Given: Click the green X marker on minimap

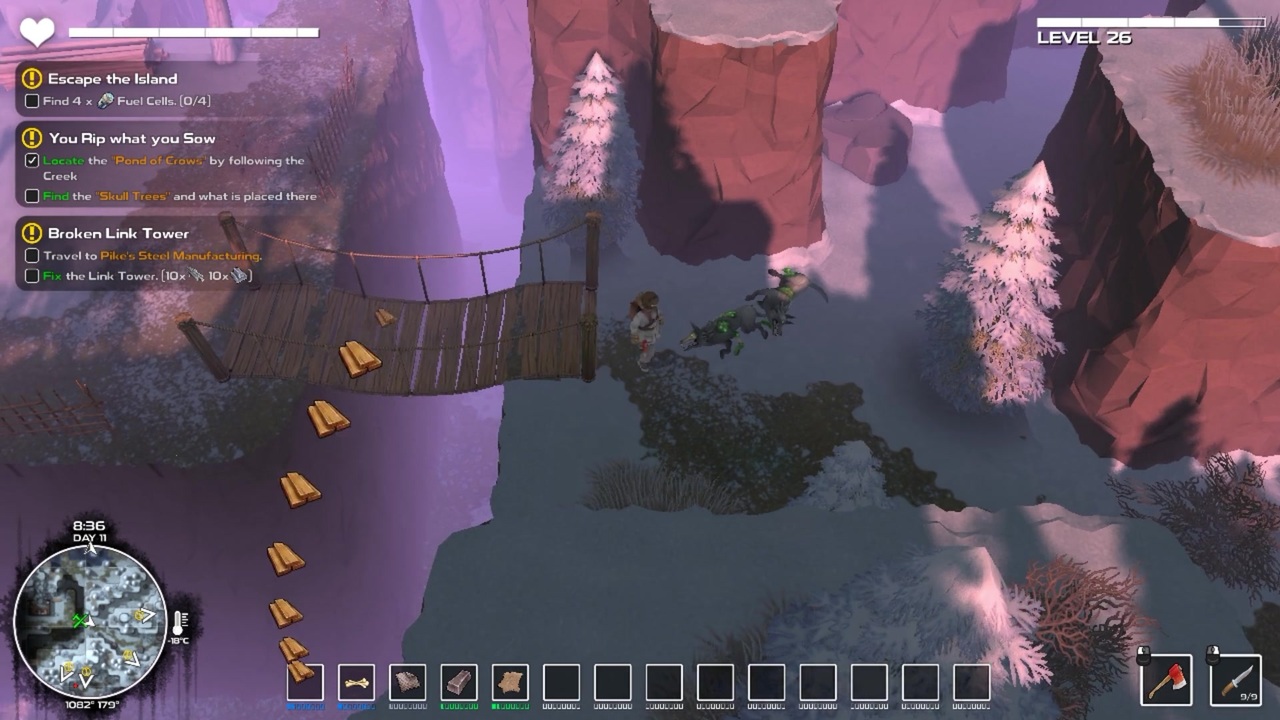Looking at the screenshot, I should (x=81, y=621).
